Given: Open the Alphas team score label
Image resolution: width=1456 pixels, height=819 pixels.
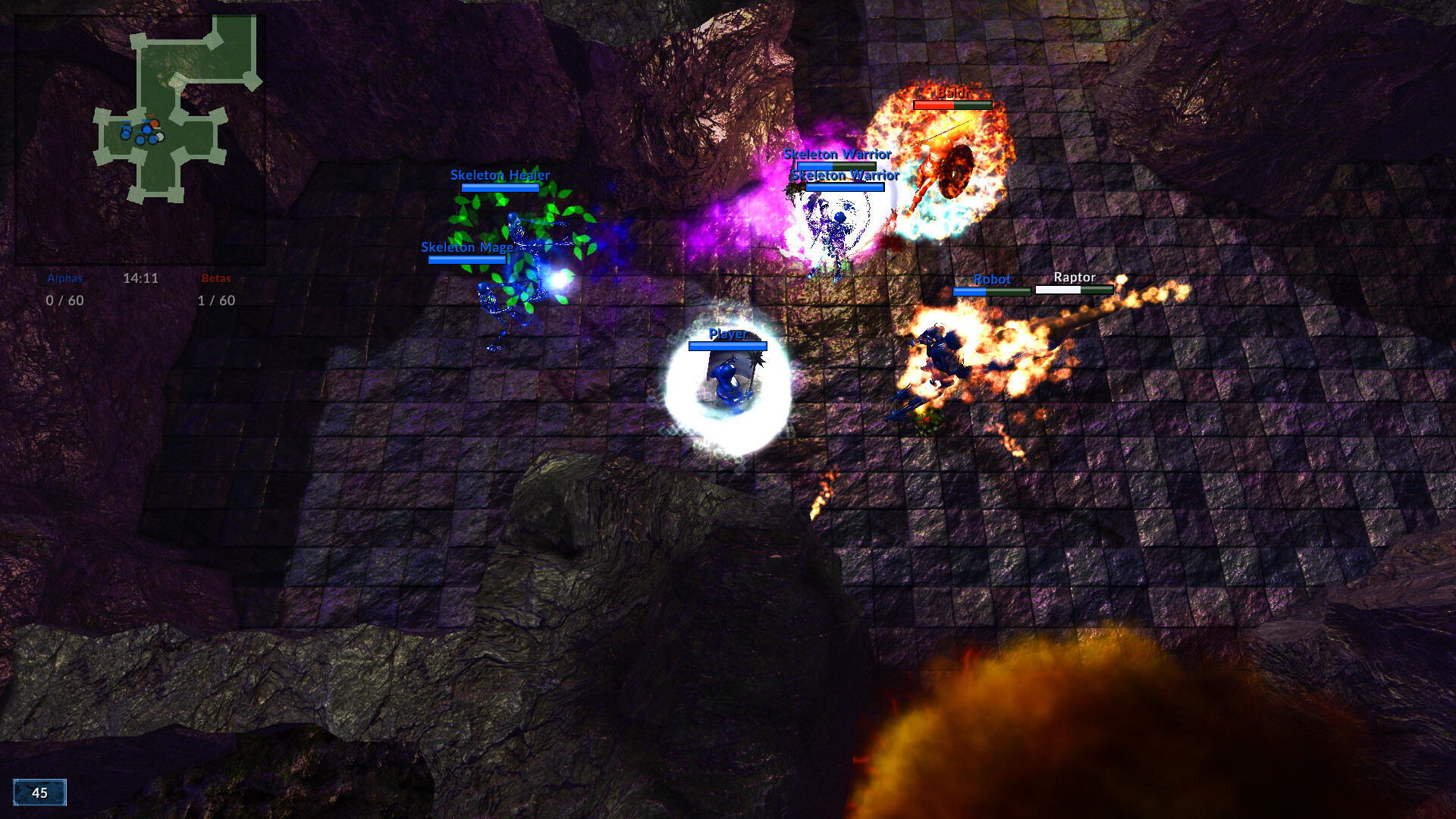Looking at the screenshot, I should click(x=64, y=278).
